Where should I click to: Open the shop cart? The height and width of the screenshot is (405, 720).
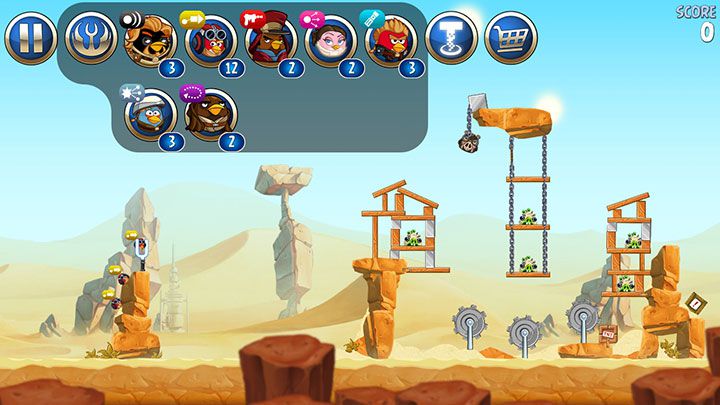[510, 38]
